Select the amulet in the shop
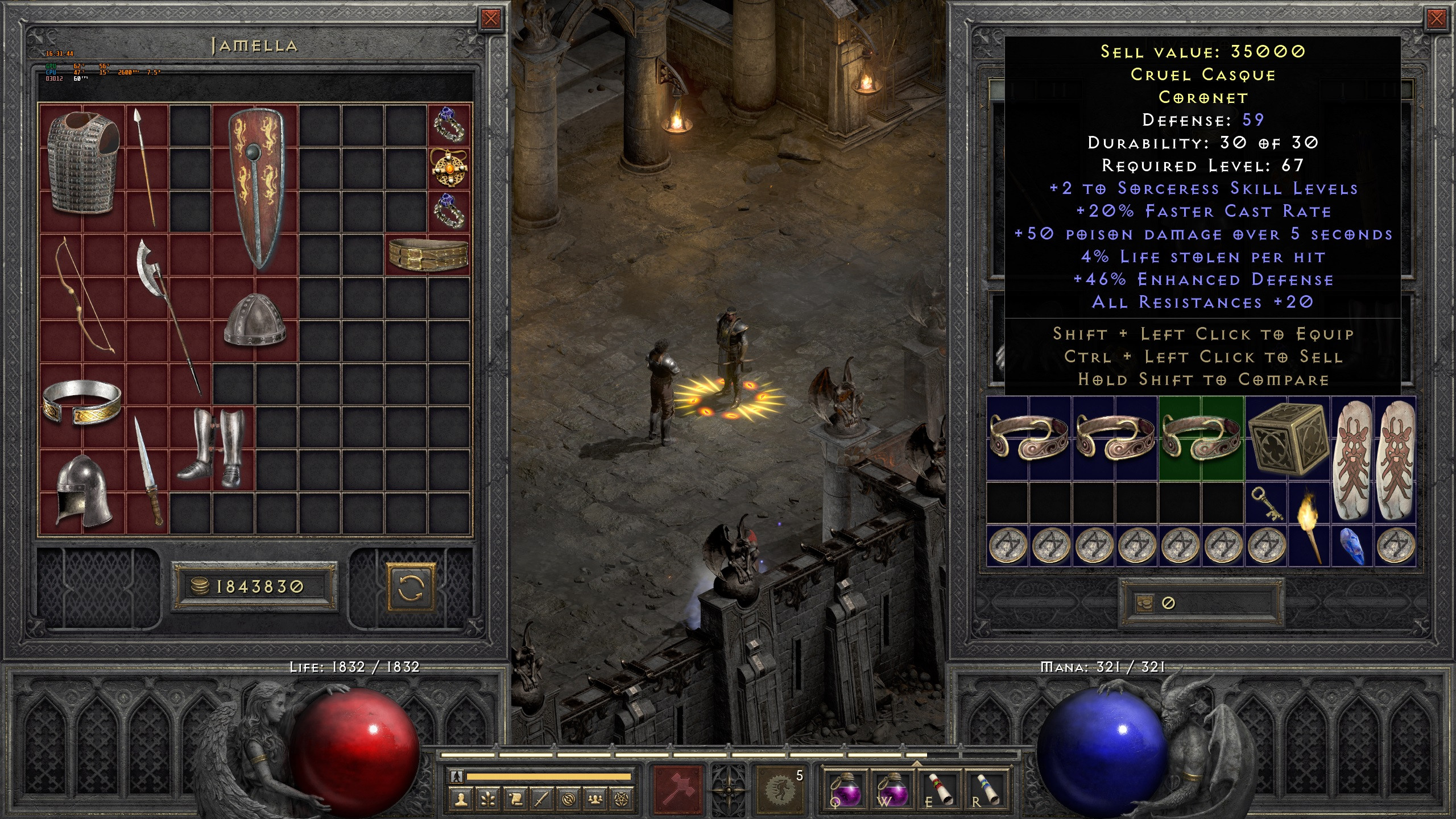This screenshot has width=1456, height=819. (x=449, y=168)
